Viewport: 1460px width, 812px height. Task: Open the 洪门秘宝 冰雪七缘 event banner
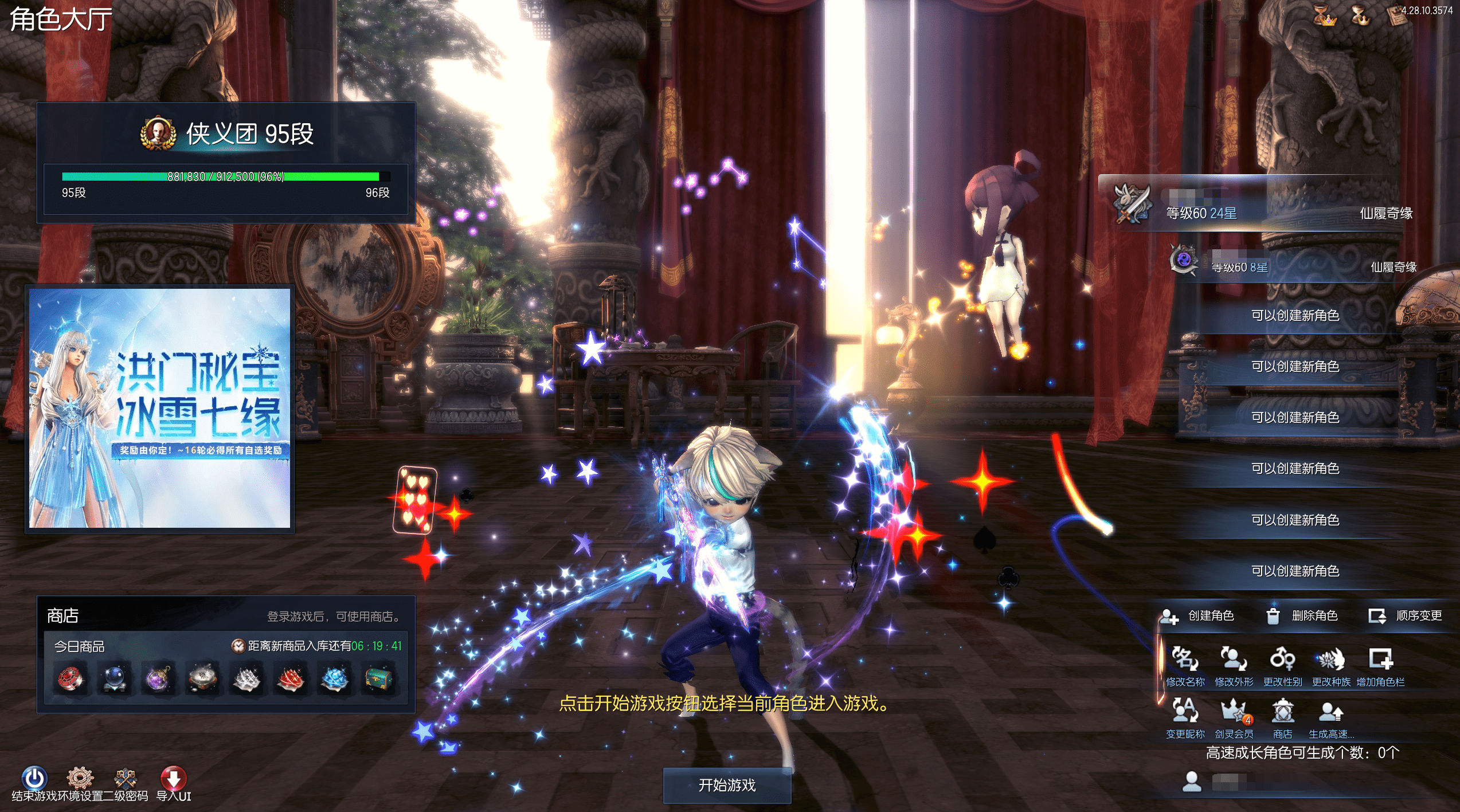[160, 408]
